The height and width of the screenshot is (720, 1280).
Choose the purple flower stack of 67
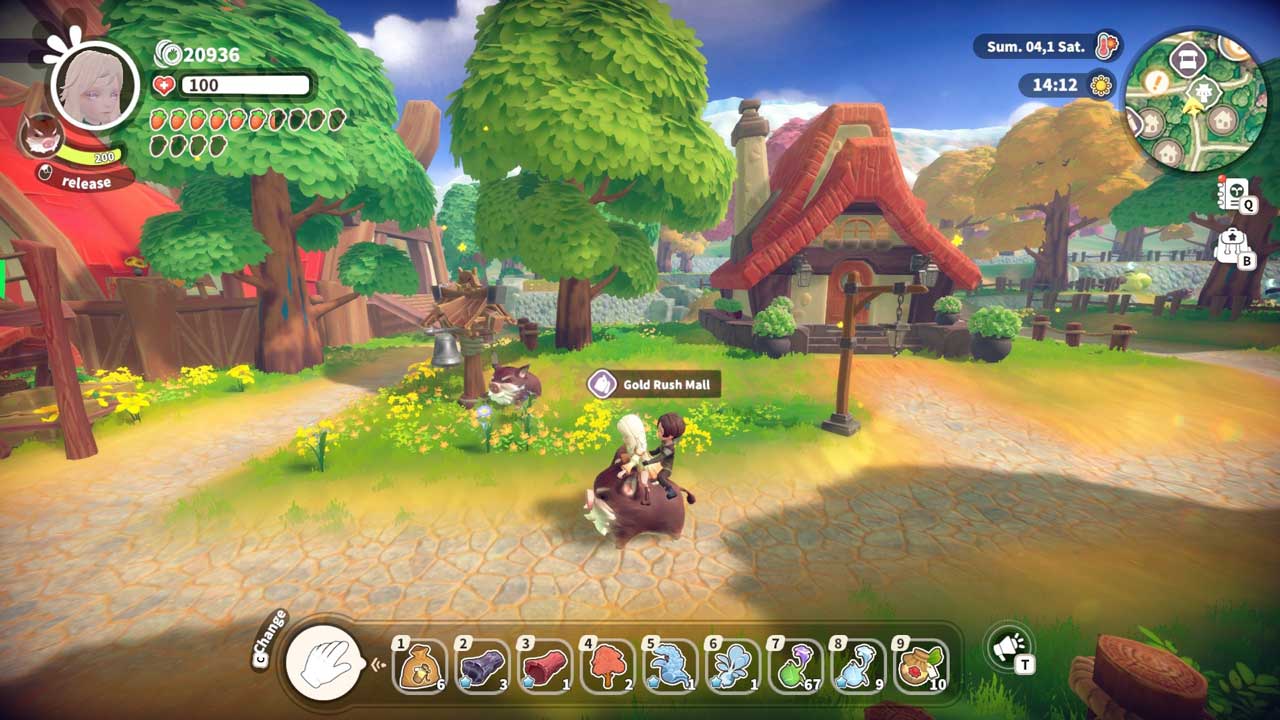(795, 666)
